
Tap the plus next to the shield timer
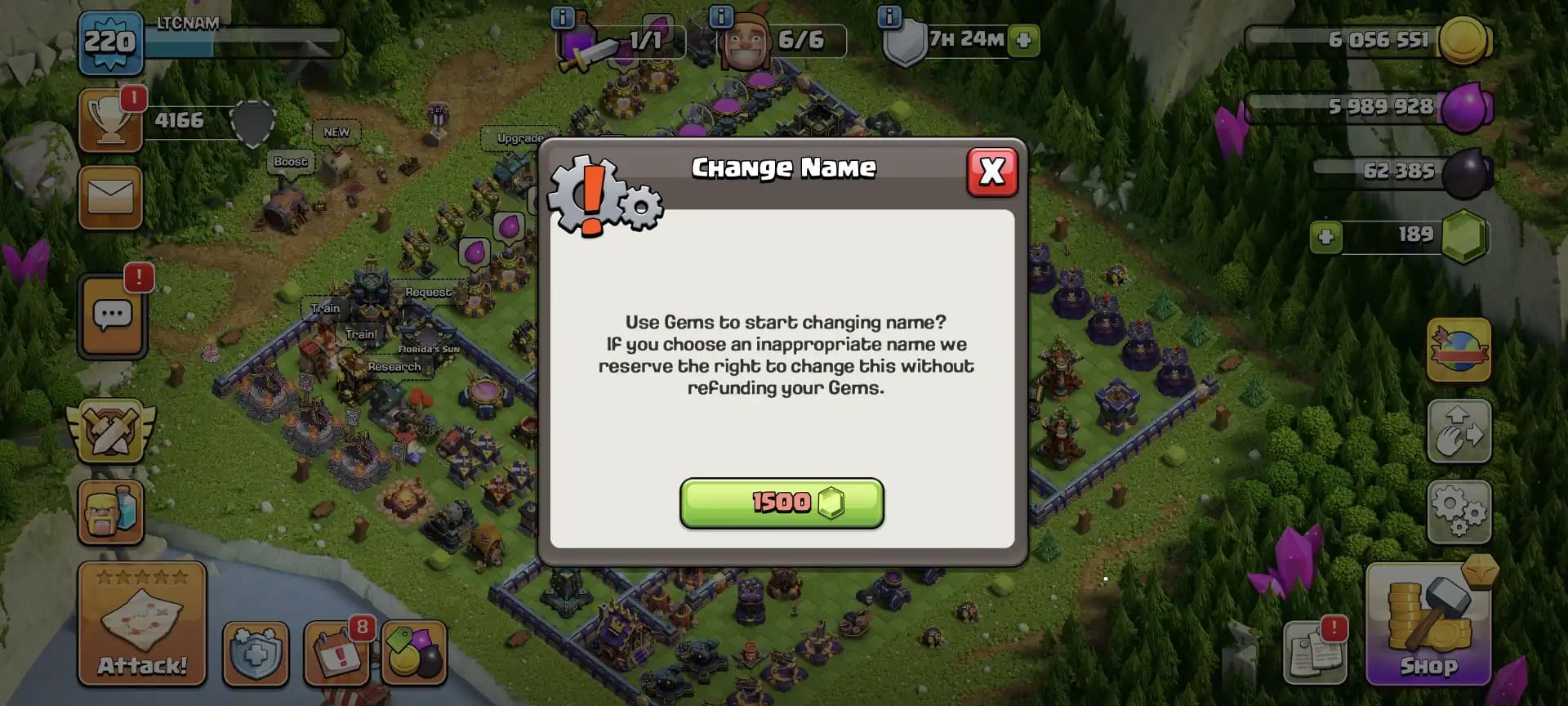pos(1023,41)
